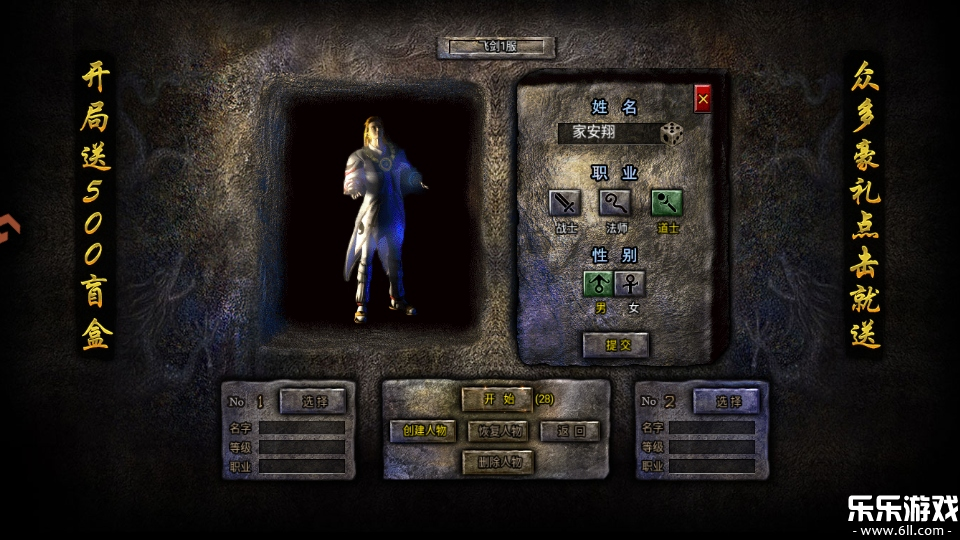
Task: Roll the dice for a random name
Action: 672,134
